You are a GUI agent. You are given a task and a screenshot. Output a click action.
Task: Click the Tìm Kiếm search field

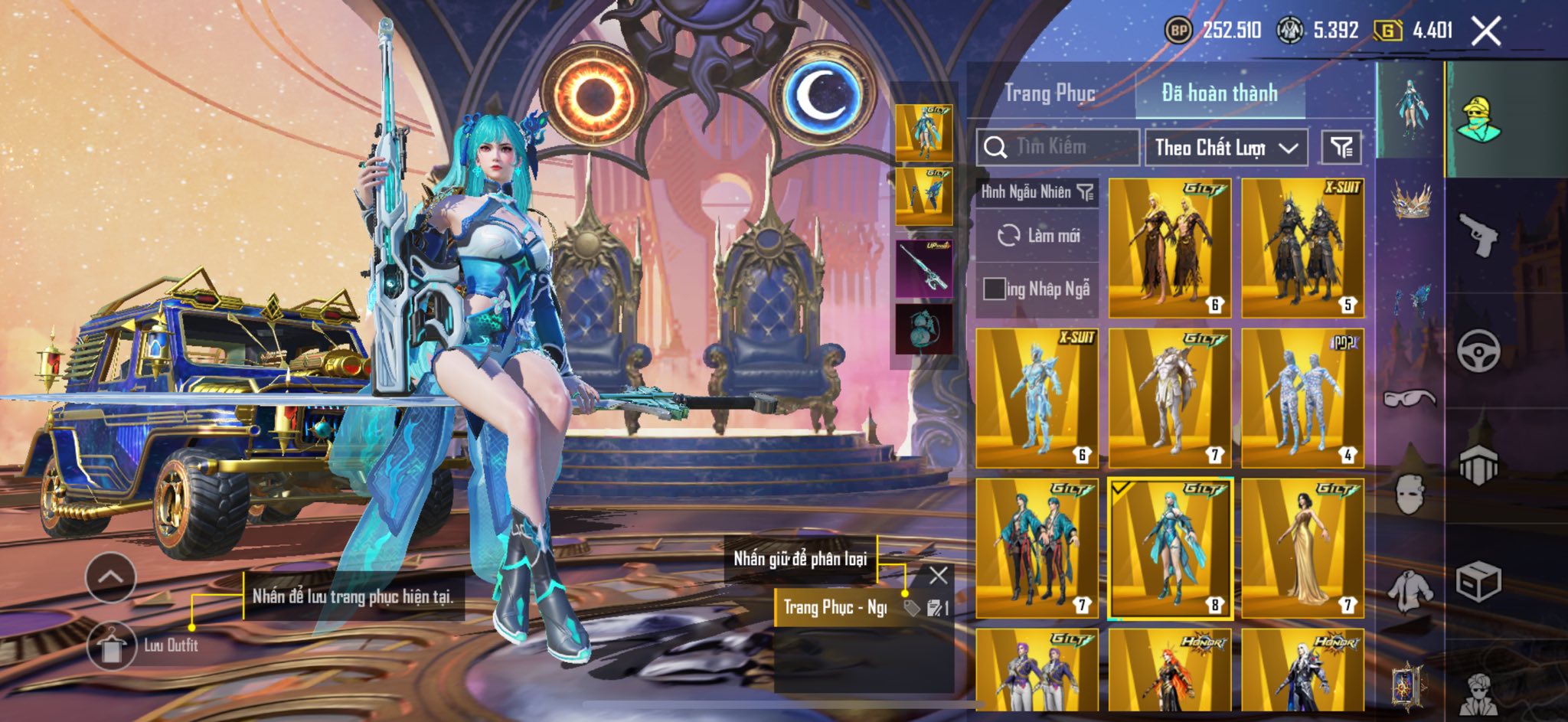(x=1059, y=147)
